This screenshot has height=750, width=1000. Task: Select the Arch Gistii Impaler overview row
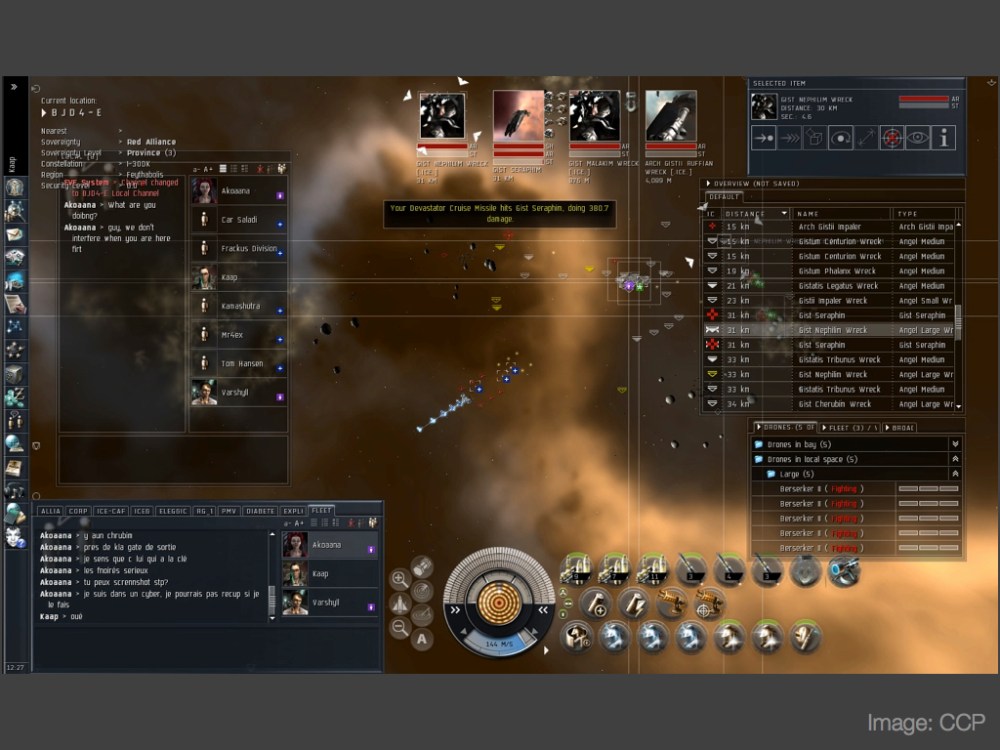(829, 227)
